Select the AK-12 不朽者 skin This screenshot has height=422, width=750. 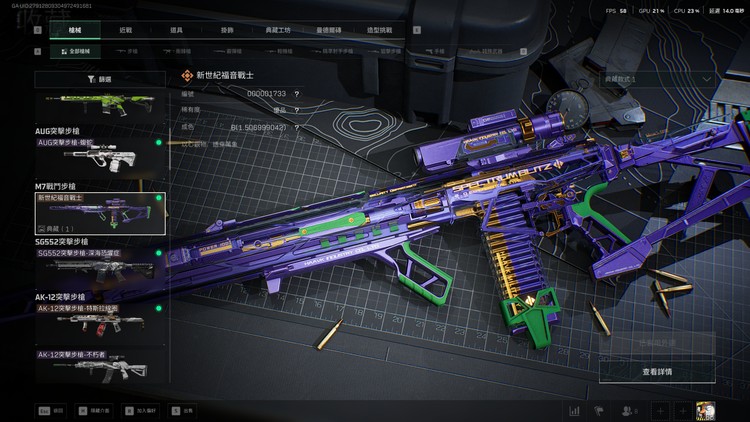point(100,365)
